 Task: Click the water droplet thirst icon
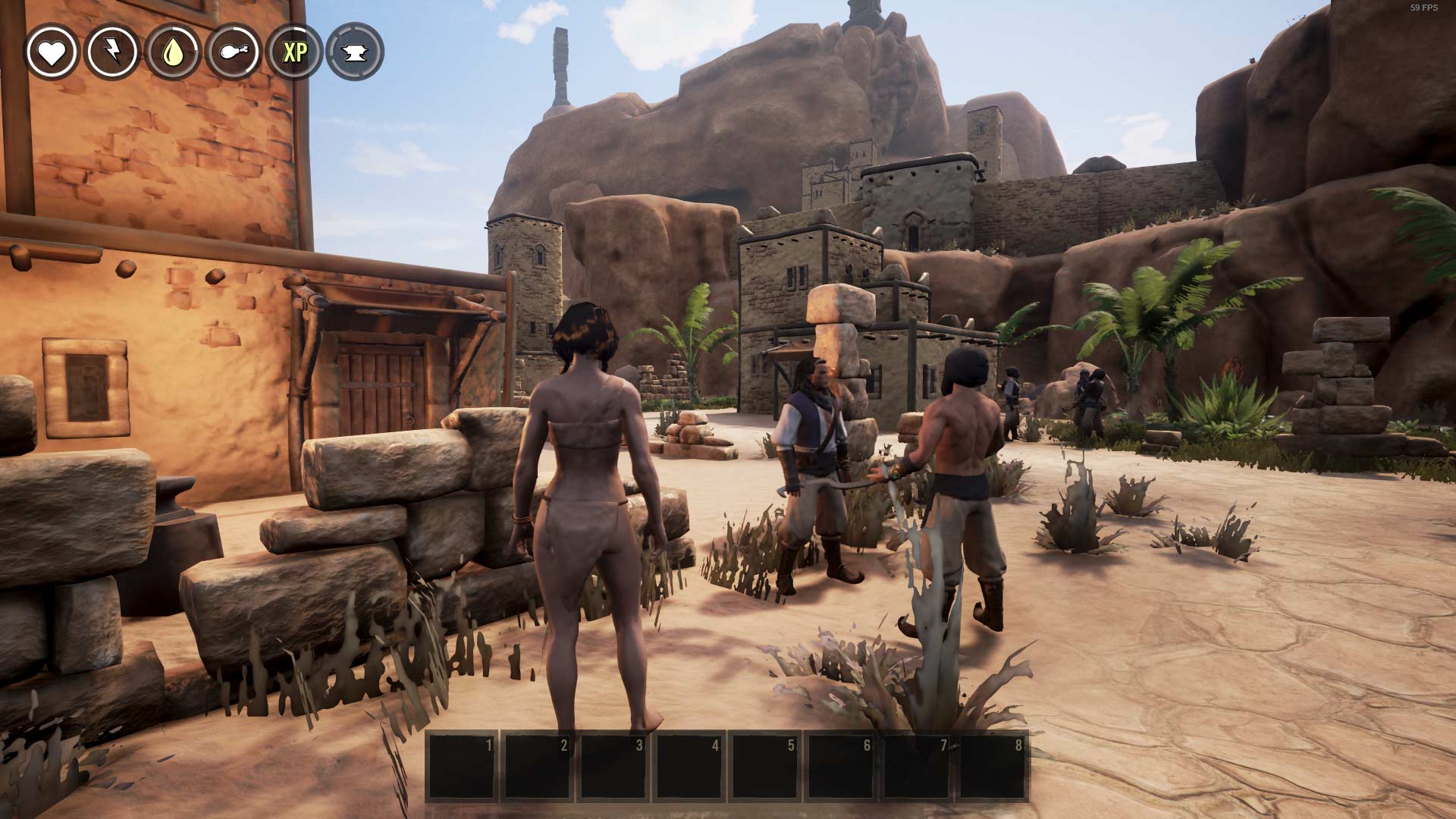pyautogui.click(x=173, y=52)
